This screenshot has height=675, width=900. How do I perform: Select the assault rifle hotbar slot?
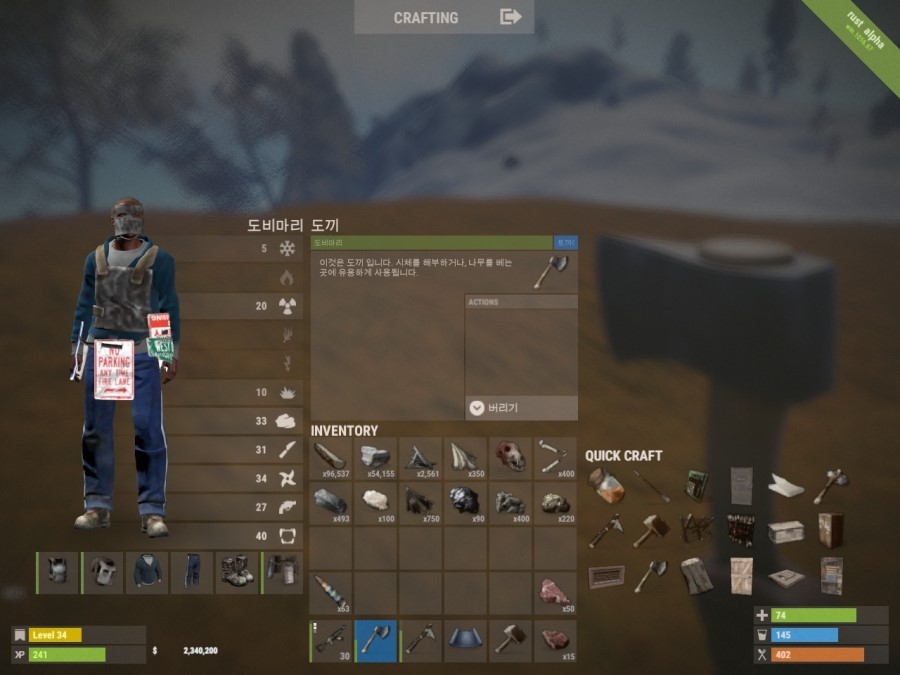pos(331,640)
